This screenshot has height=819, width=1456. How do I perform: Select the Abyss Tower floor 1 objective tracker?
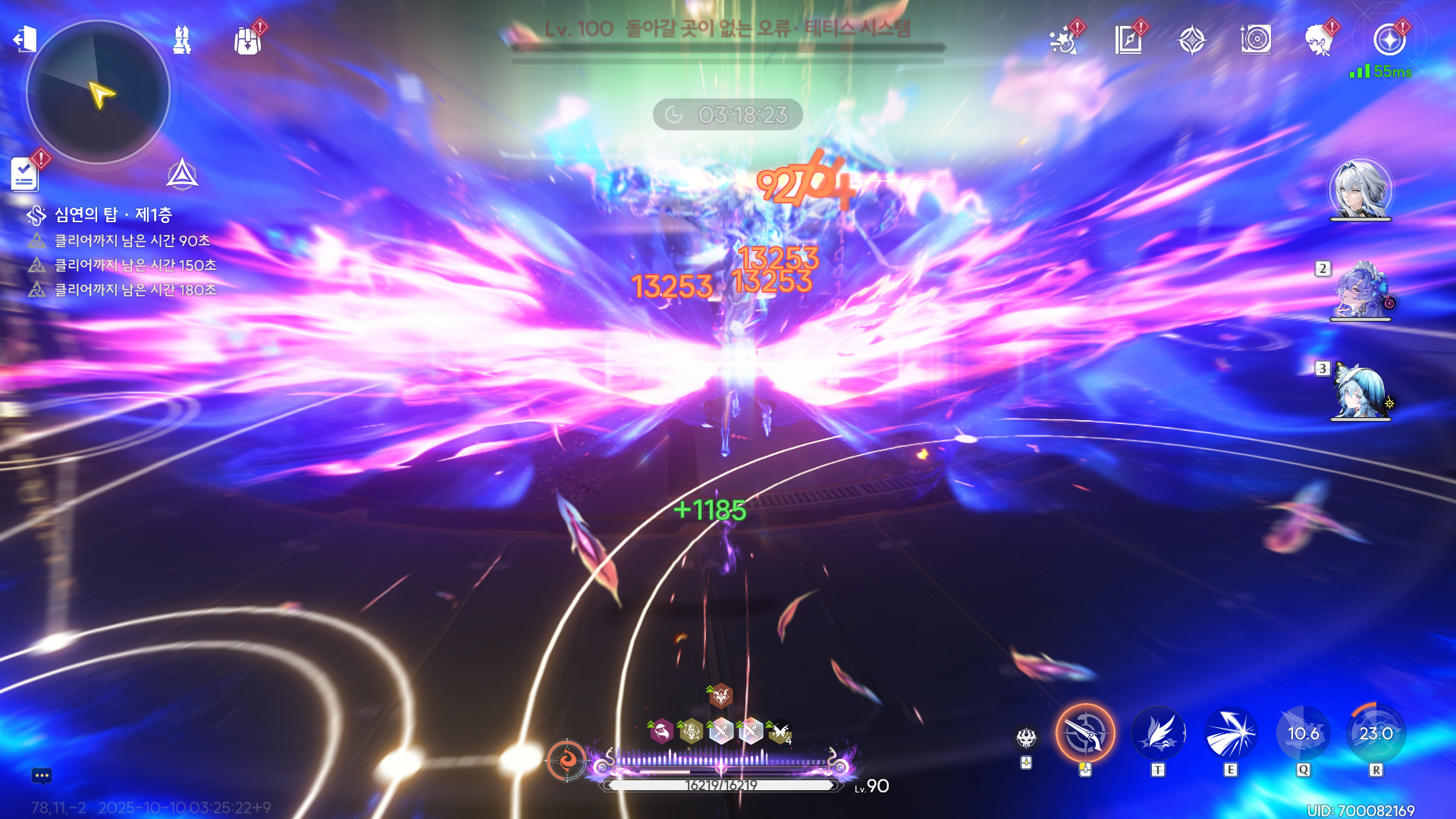pos(113,215)
